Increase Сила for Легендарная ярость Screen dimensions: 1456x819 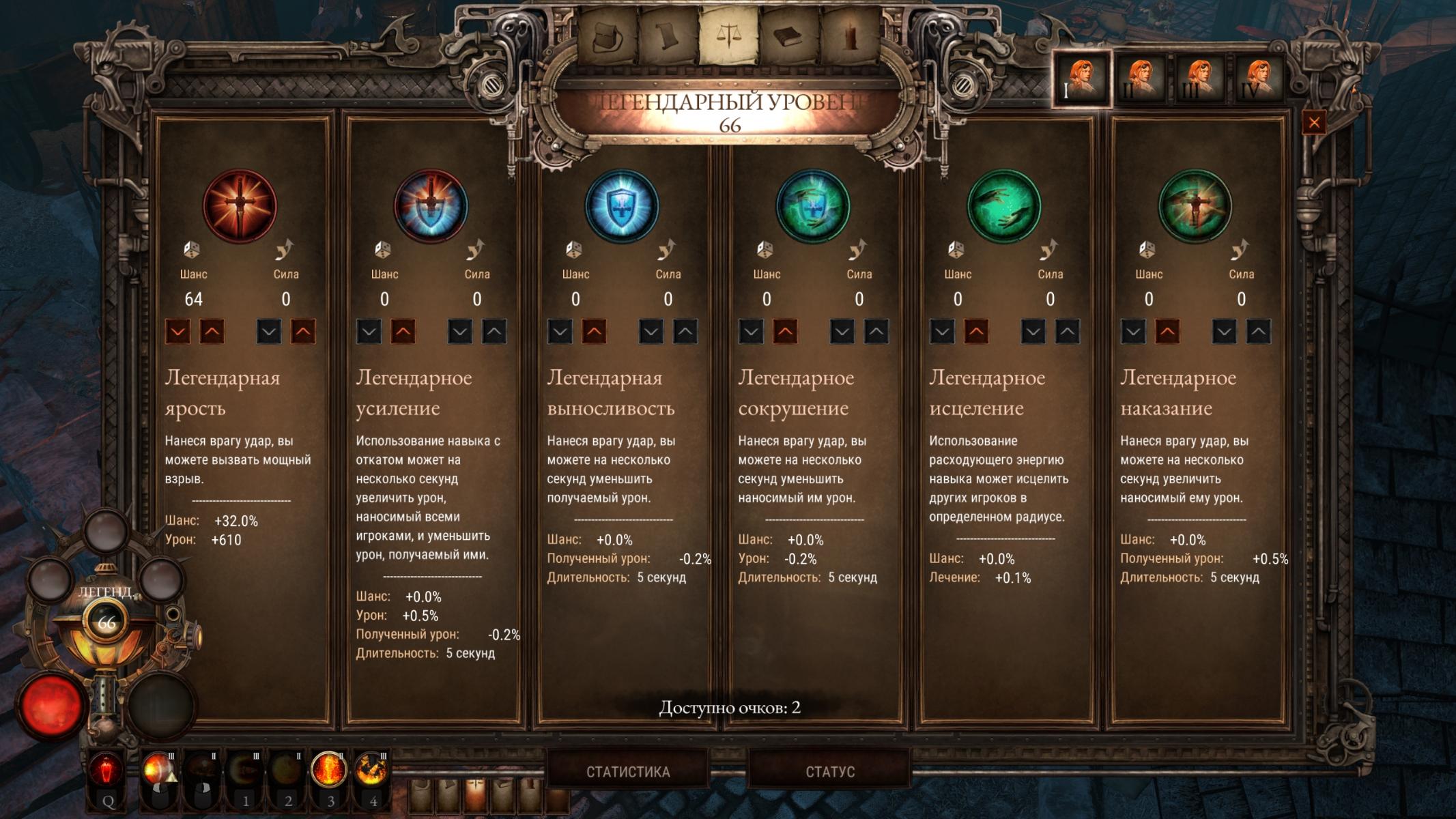coord(303,332)
